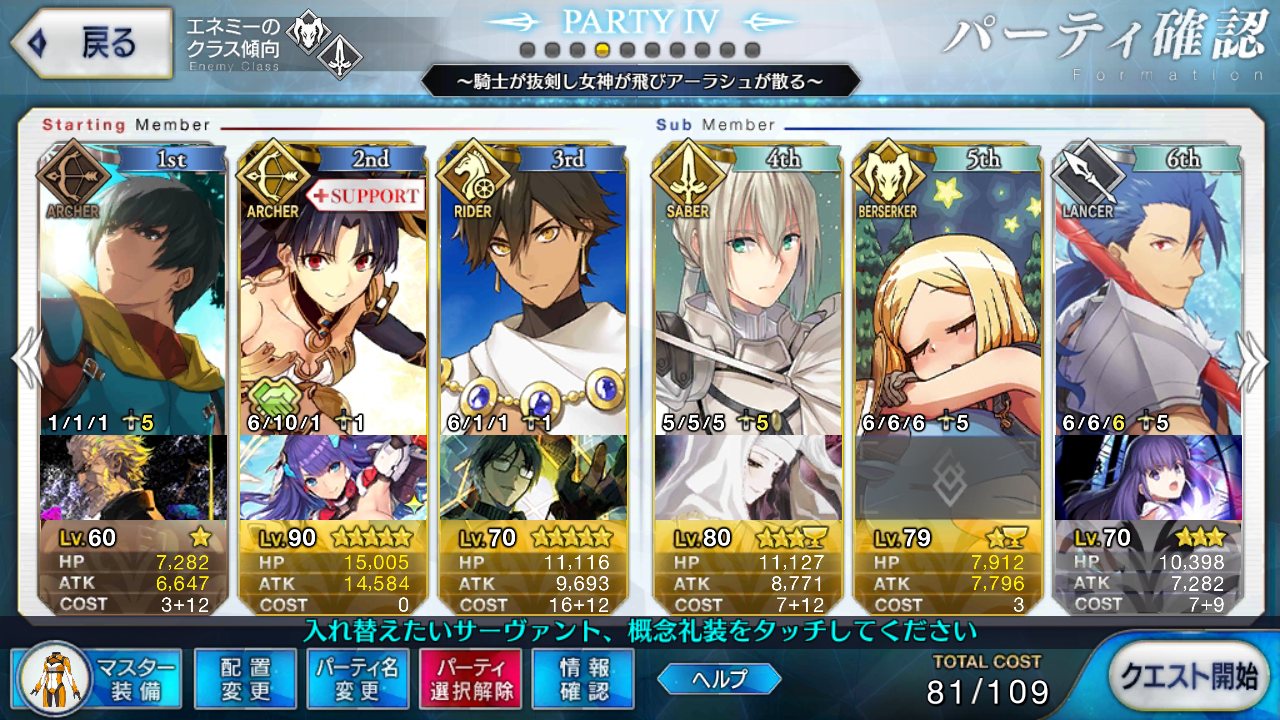
Task: Choose the empty craft essence slot under Berserker
Action: point(948,478)
